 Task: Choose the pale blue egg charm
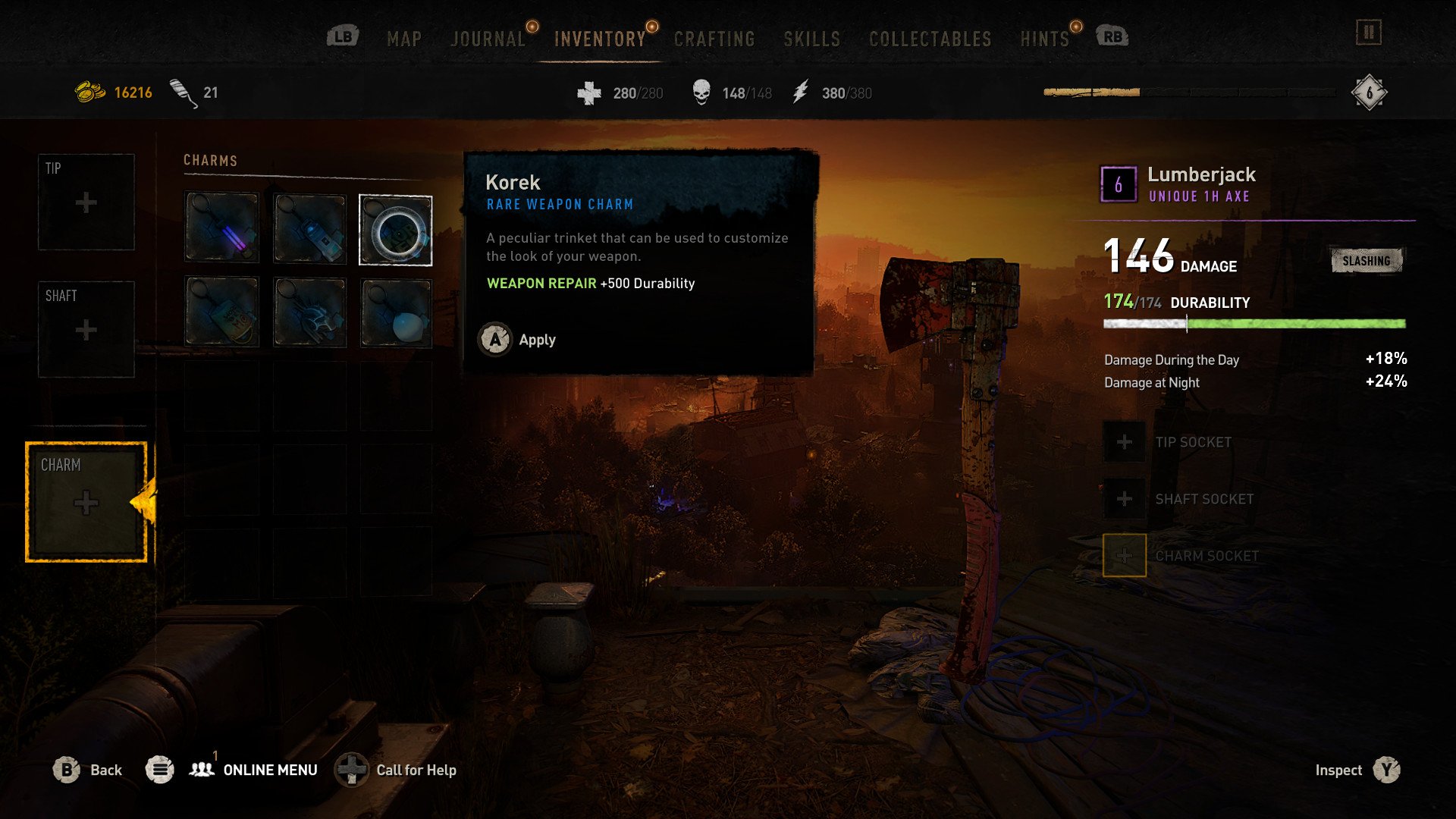tap(395, 312)
